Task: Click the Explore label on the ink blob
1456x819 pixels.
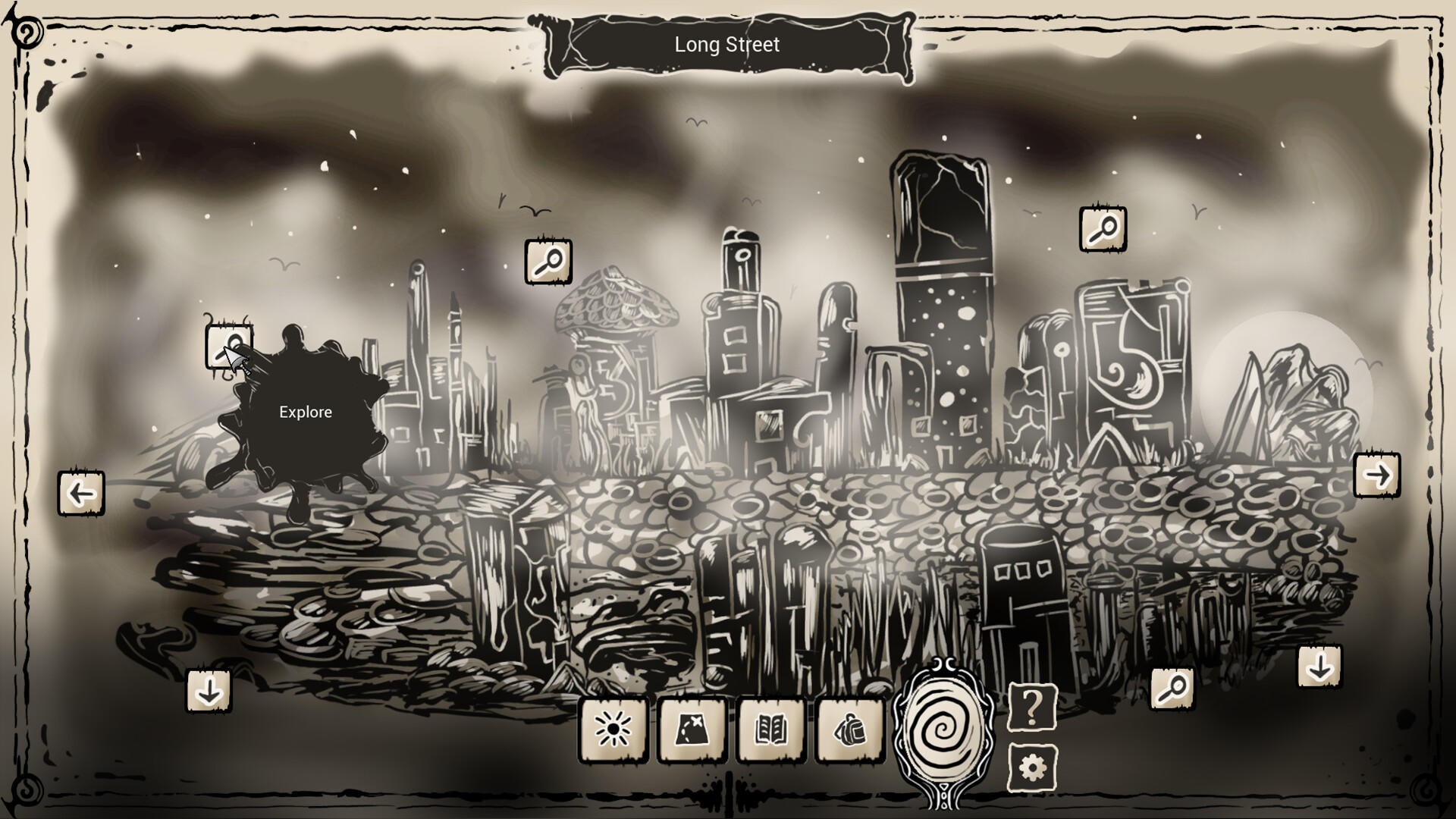Action: 305,412
